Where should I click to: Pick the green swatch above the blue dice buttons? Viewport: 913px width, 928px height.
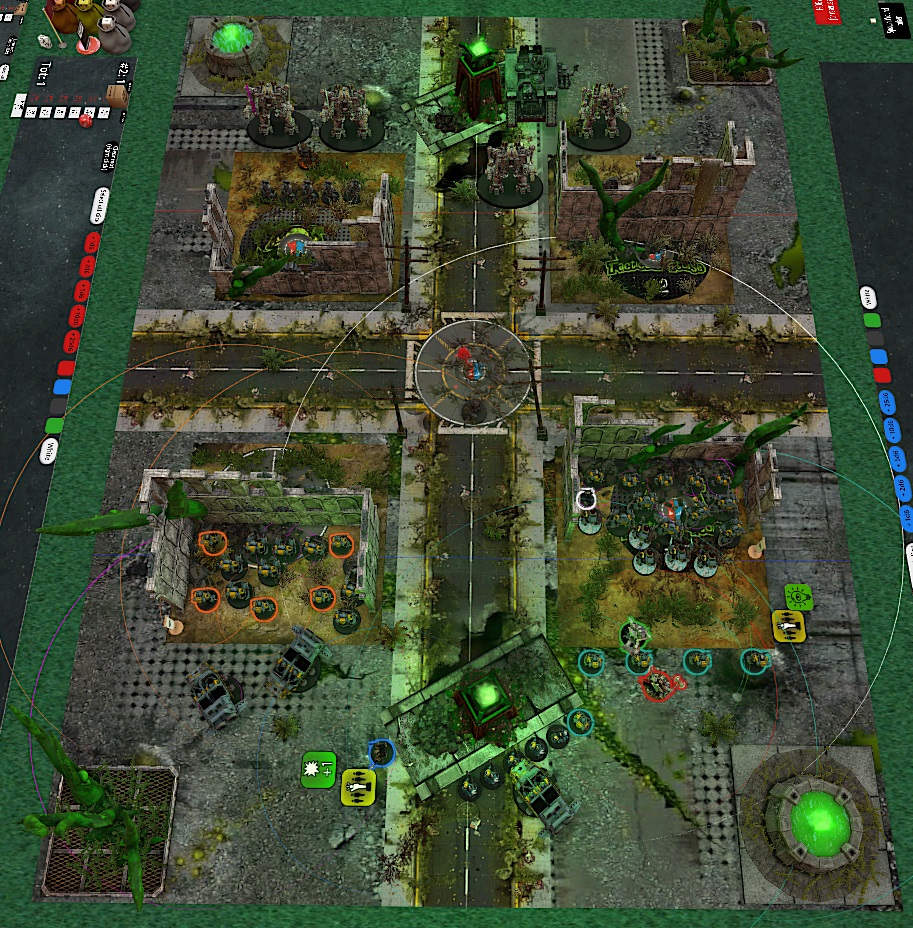(x=872, y=322)
